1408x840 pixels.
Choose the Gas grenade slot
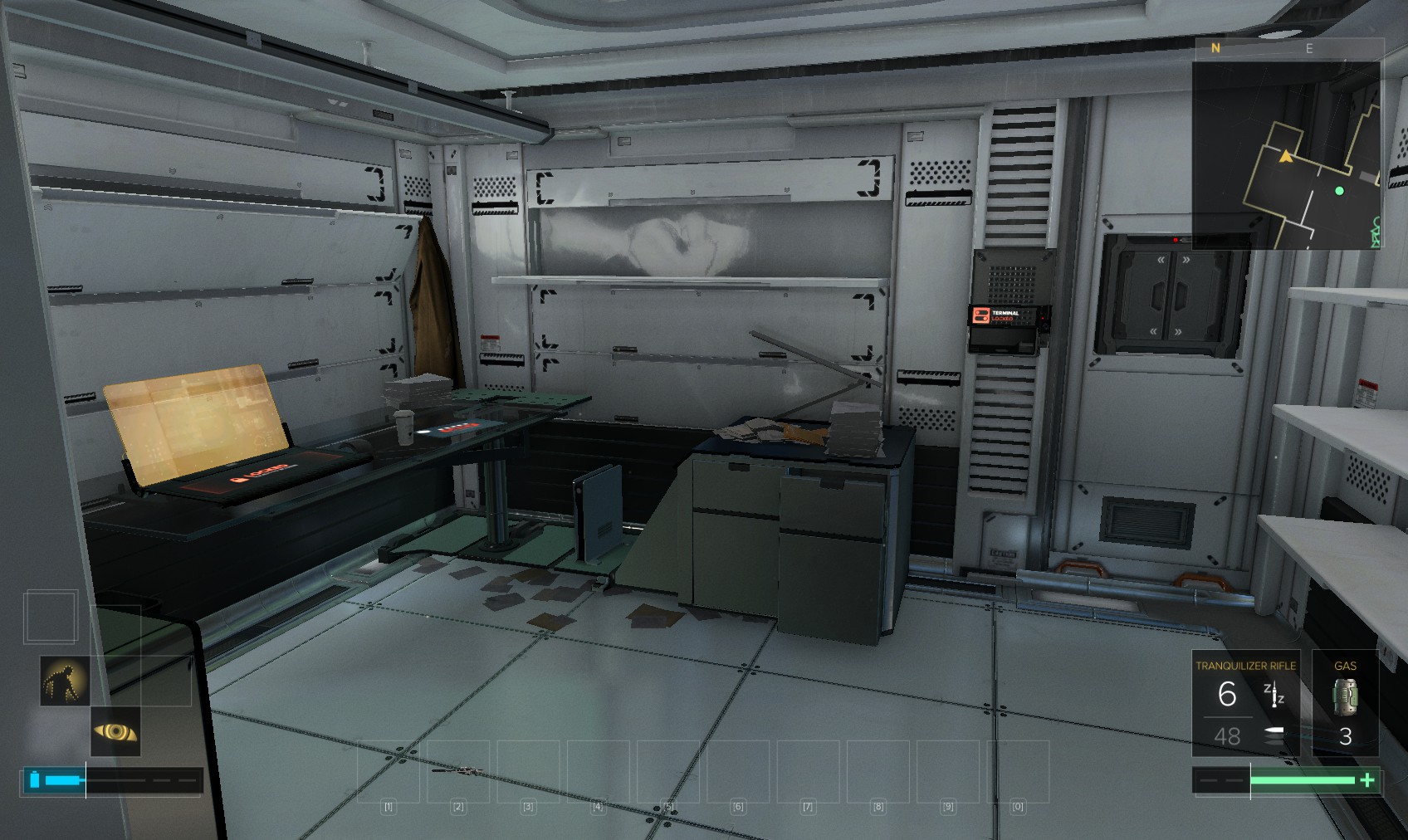[x=1345, y=704]
